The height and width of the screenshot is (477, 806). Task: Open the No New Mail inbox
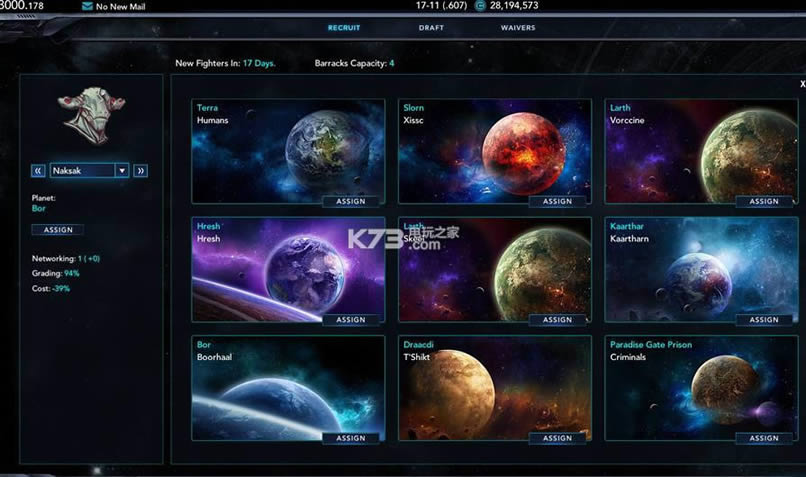tap(117, 6)
